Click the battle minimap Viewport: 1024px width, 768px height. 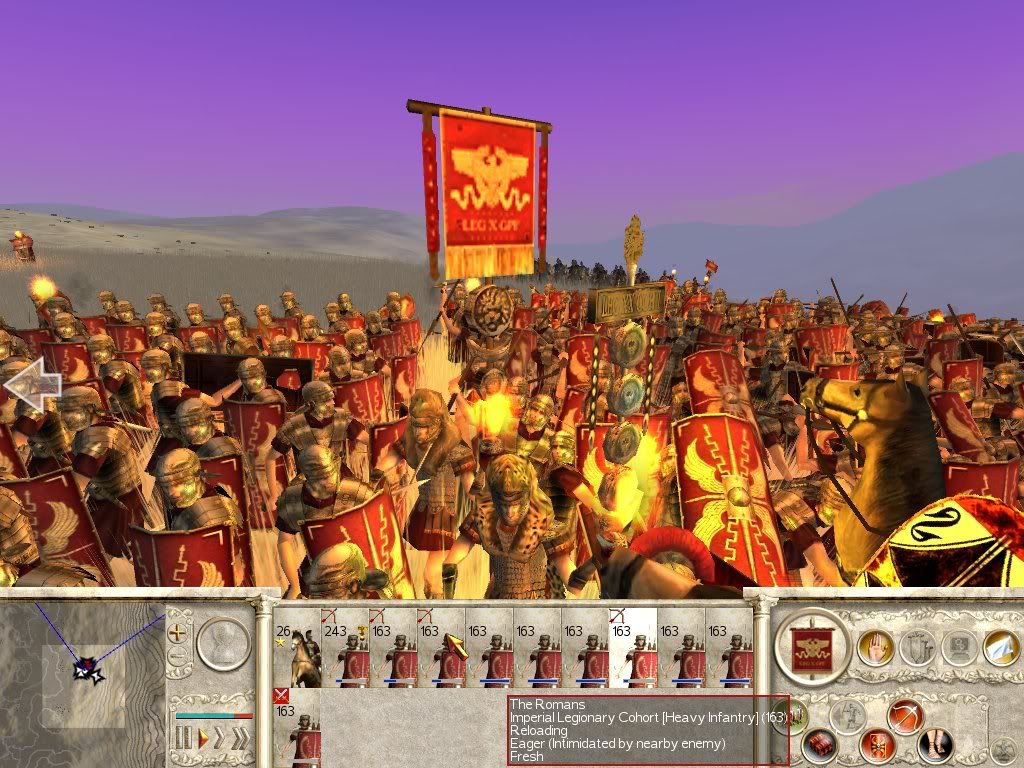82,670
